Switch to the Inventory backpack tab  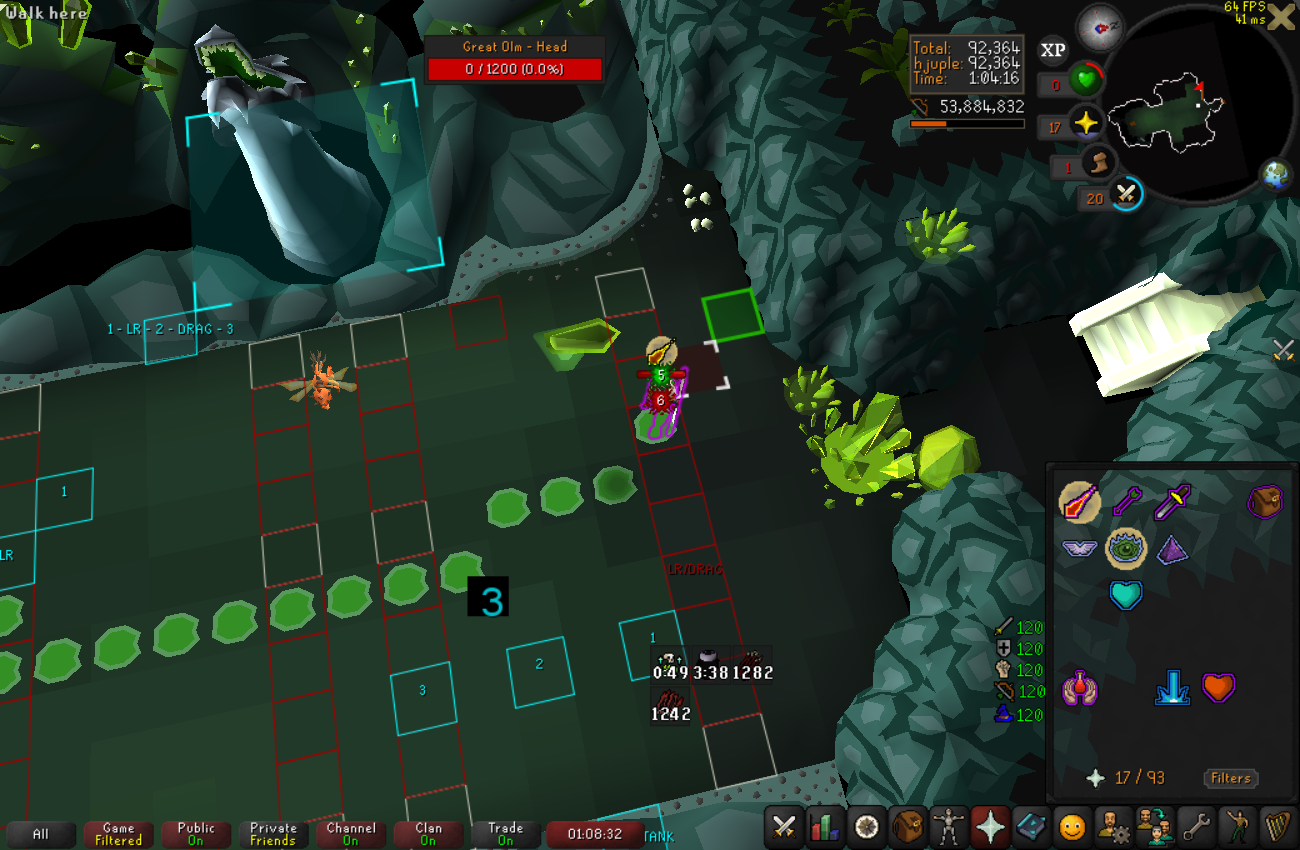point(908,827)
